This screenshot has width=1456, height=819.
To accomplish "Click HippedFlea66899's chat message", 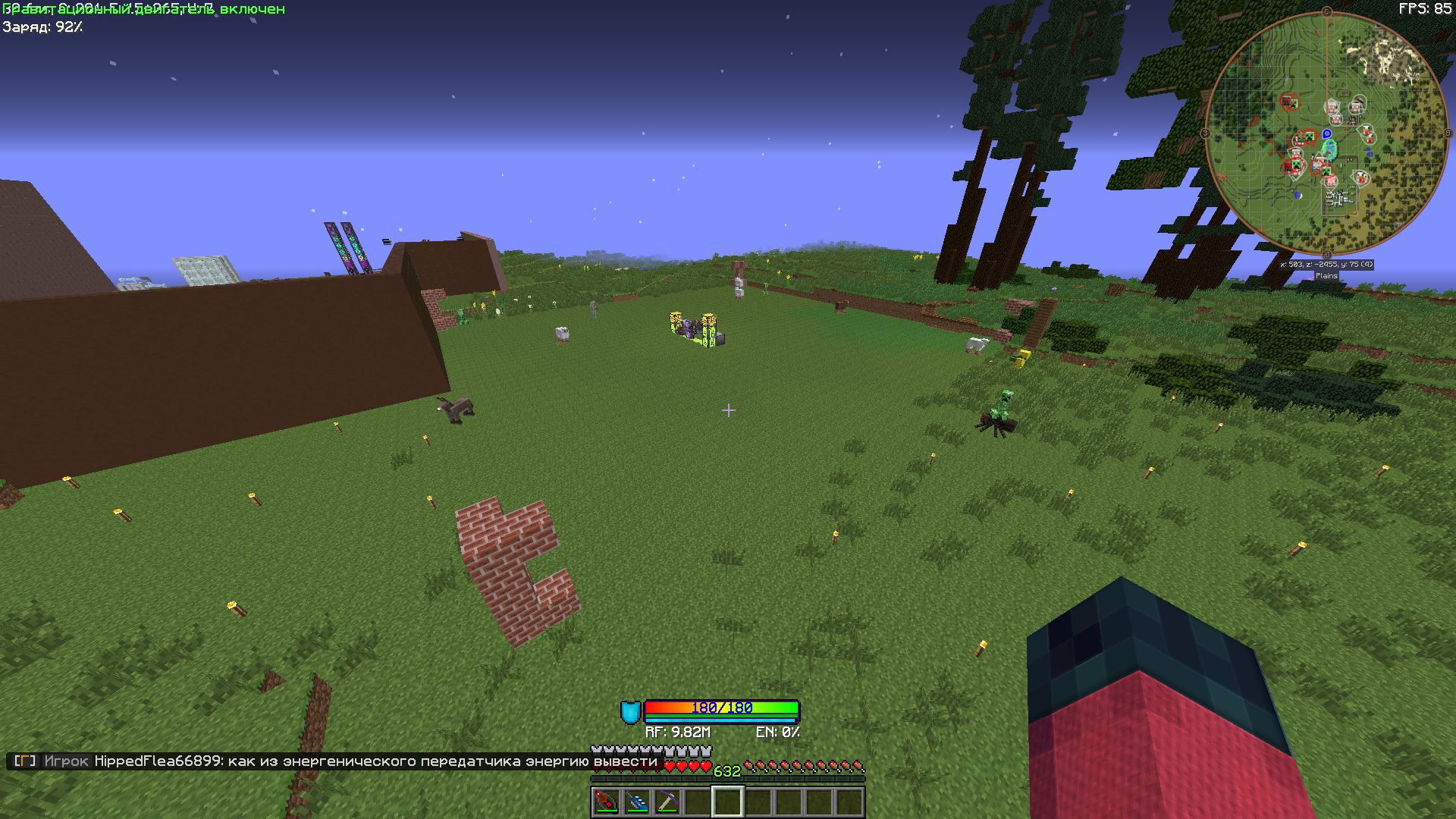I will 375,761.
